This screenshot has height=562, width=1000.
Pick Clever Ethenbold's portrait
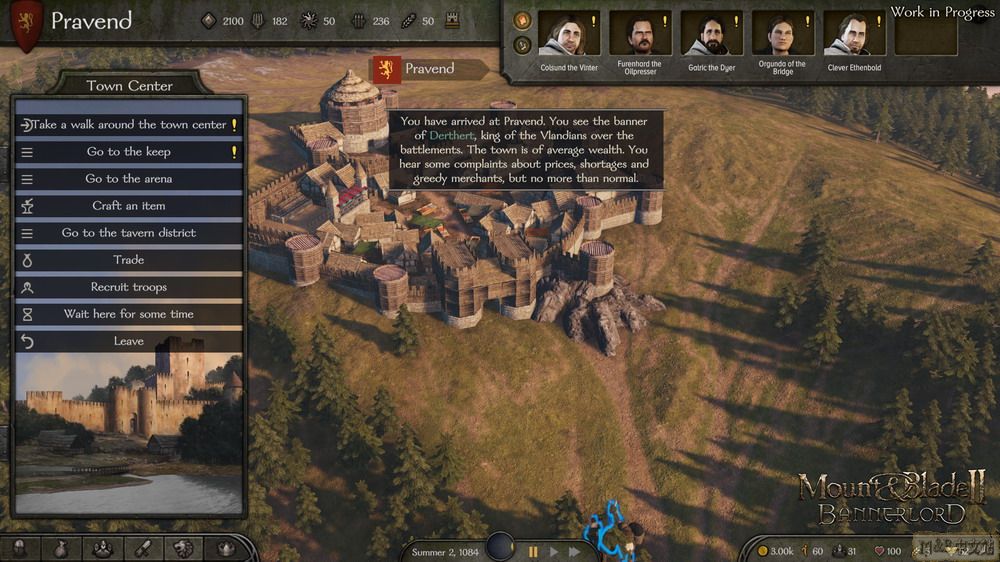point(854,33)
